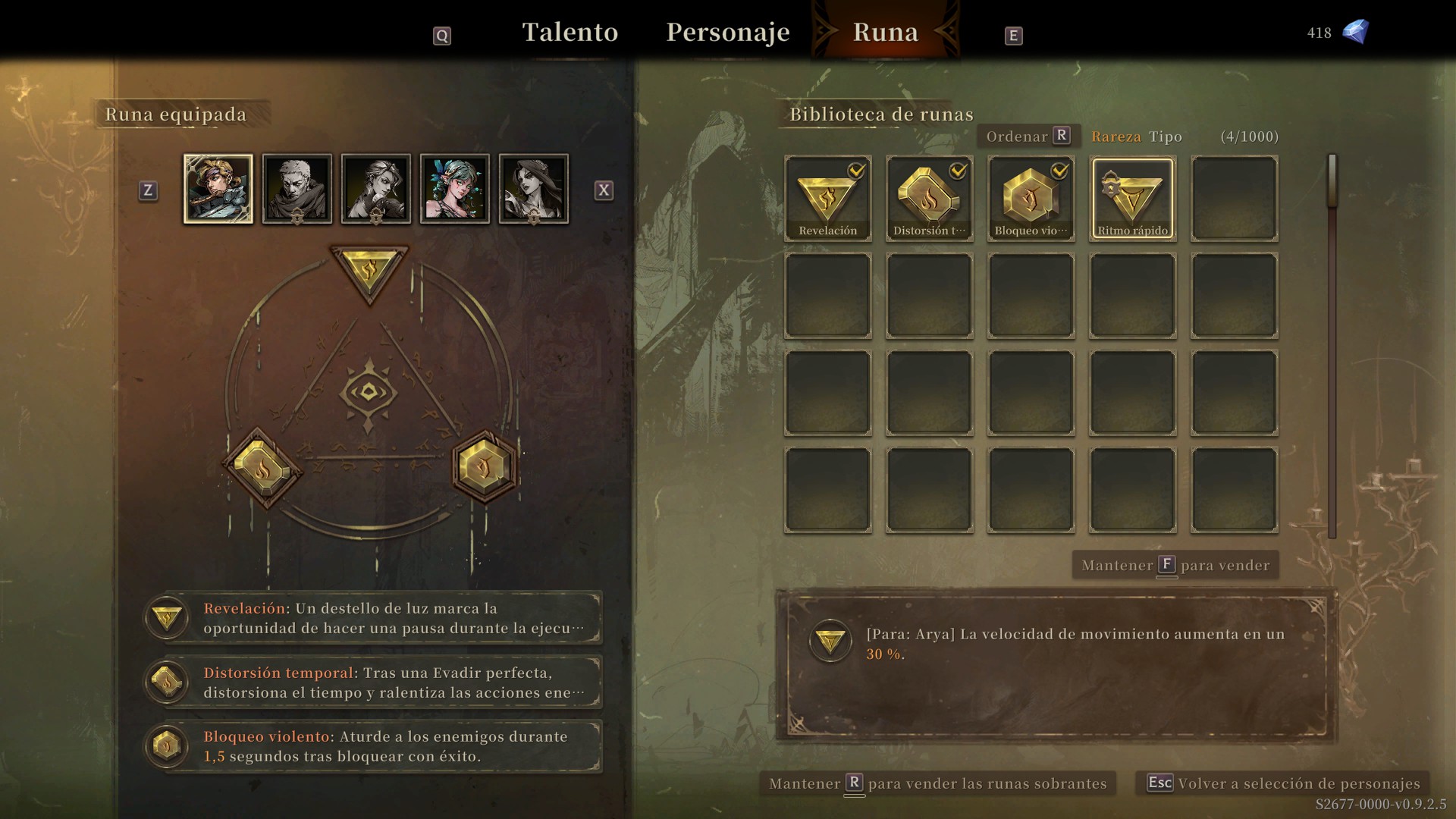Sort runes by Rareza
The image size is (1456, 819).
coord(1116,136)
